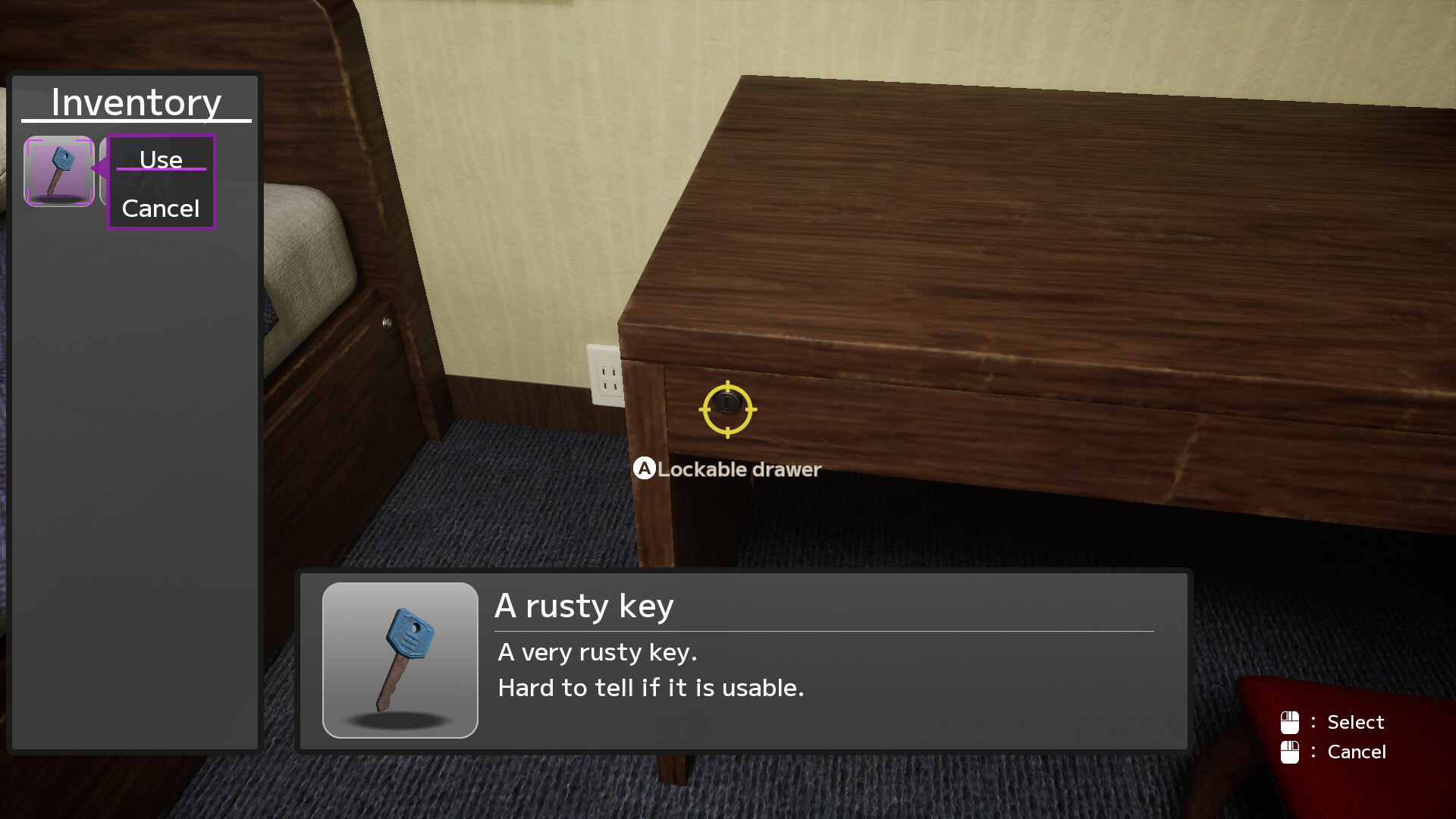Click the Select hint label at bottom right

(x=1354, y=722)
